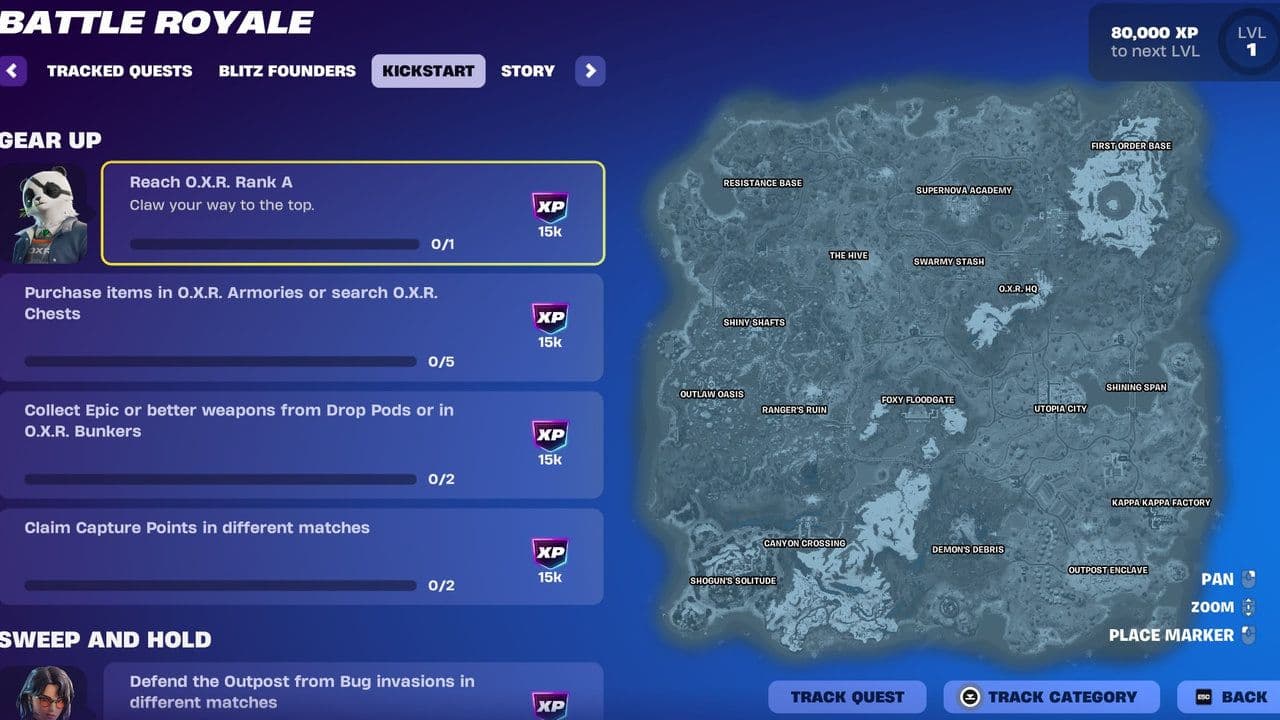Reveal more quest tabs via the right arrow

coord(590,70)
